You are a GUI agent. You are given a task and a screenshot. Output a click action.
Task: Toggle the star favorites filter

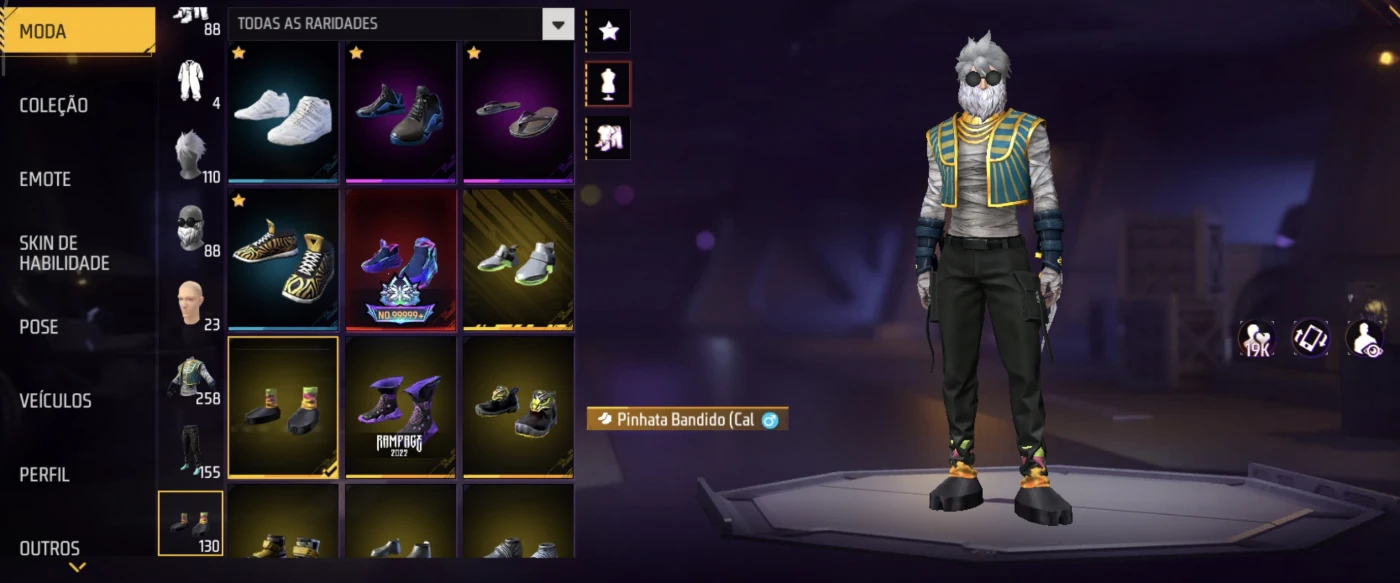608,31
